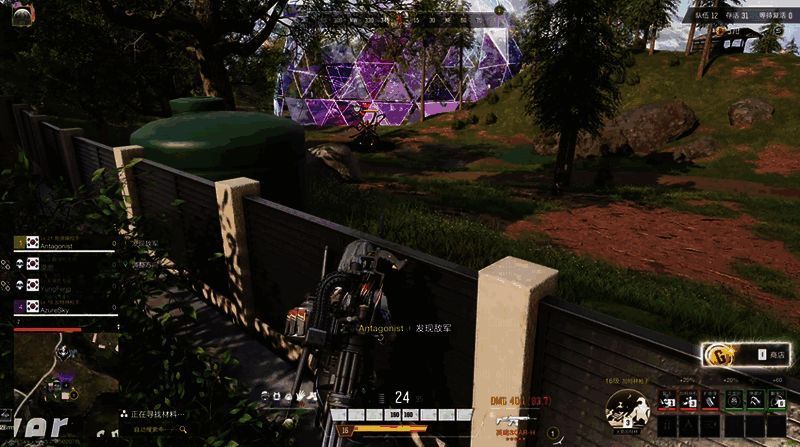Image resolution: width=800 pixels, height=447 pixels.
Task: Activate the circular character skill icon
Action: (626, 410)
